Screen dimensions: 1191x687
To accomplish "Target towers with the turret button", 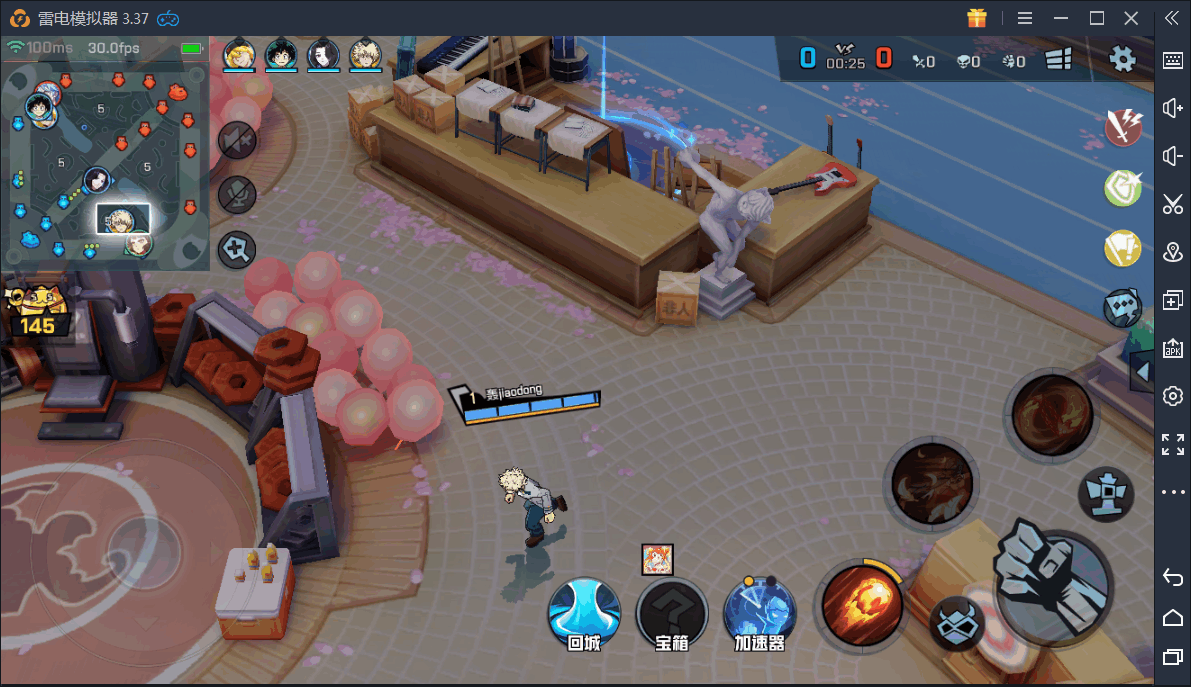I will pyautogui.click(x=1105, y=494).
